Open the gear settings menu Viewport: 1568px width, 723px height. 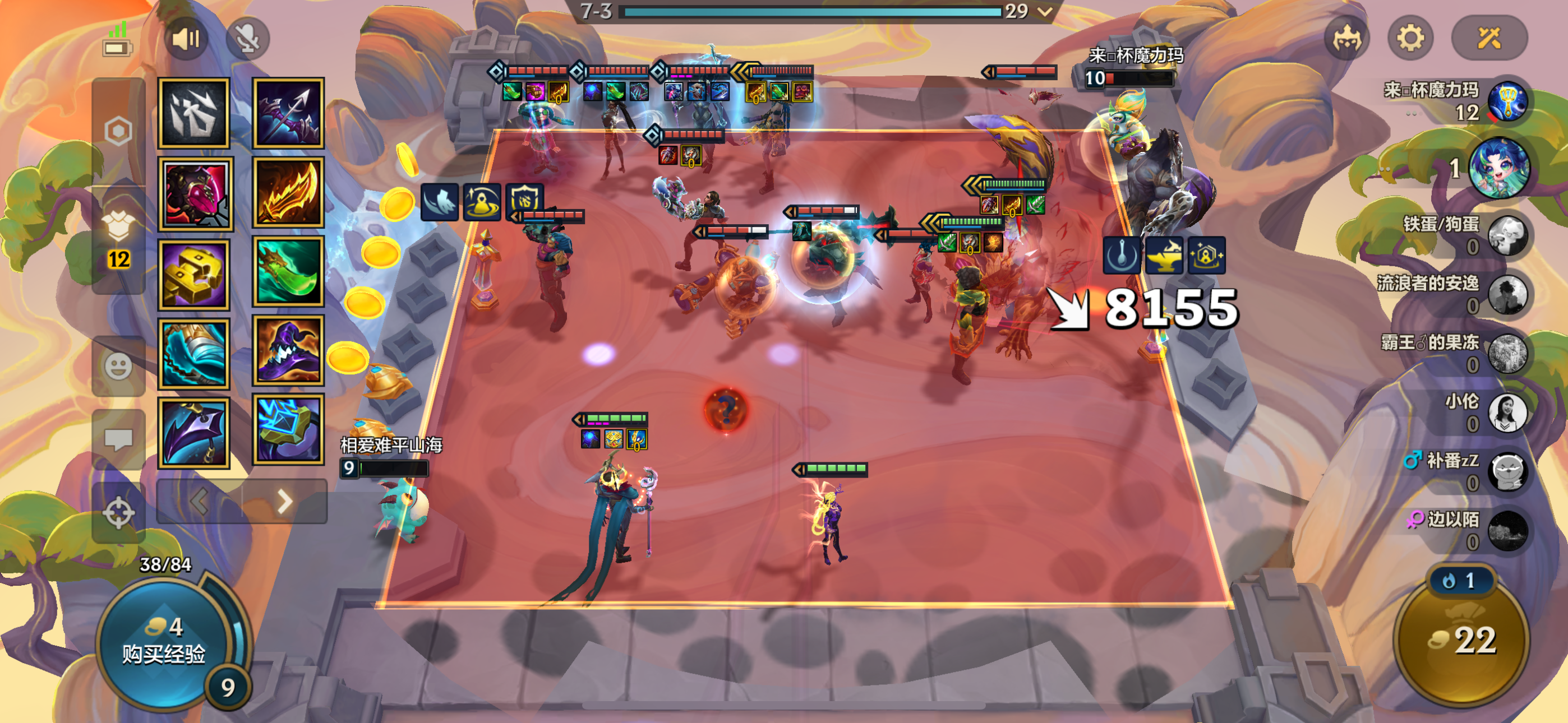click(x=1410, y=39)
